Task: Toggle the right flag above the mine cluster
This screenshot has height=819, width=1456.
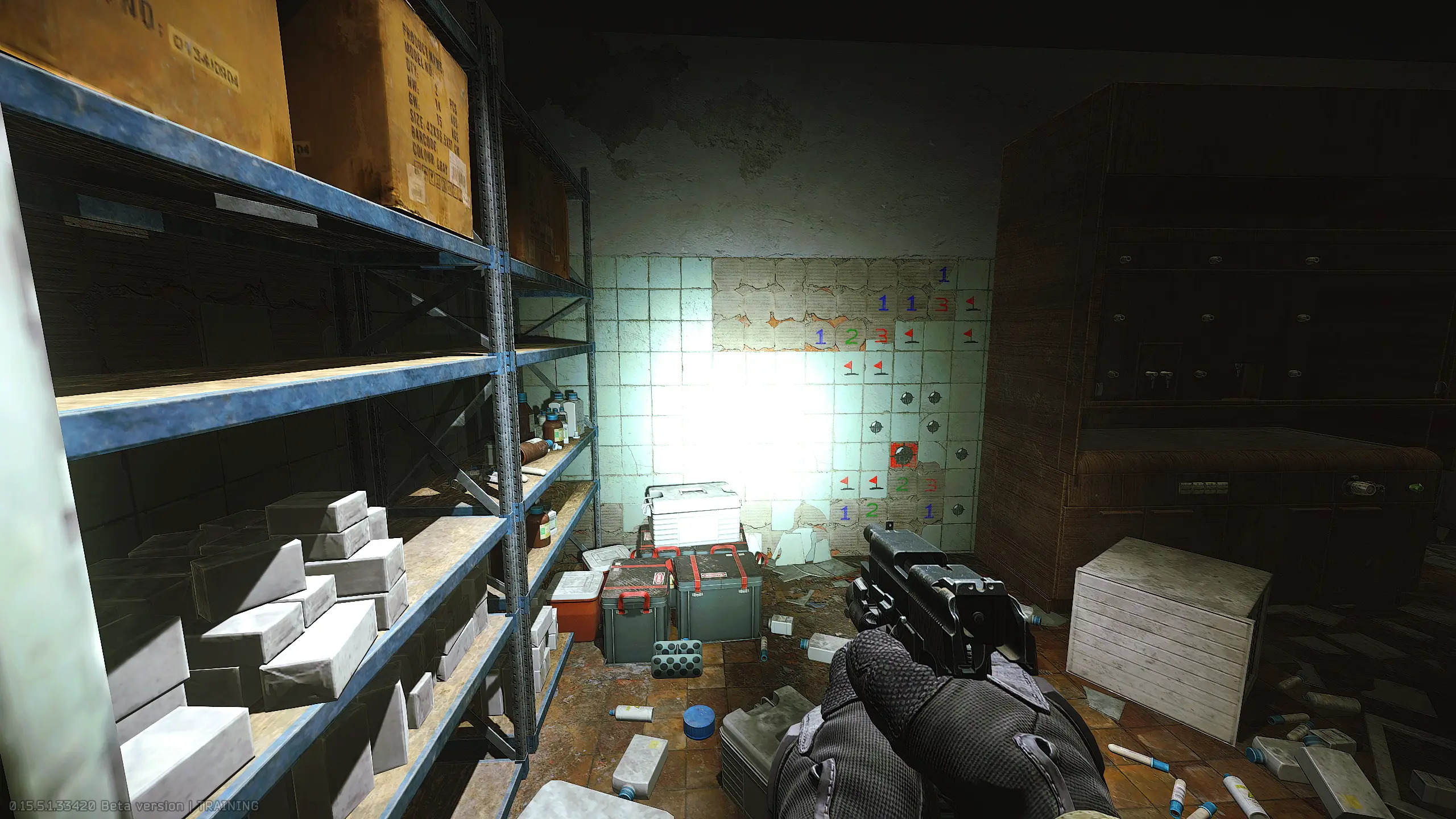Action: pos(880,367)
